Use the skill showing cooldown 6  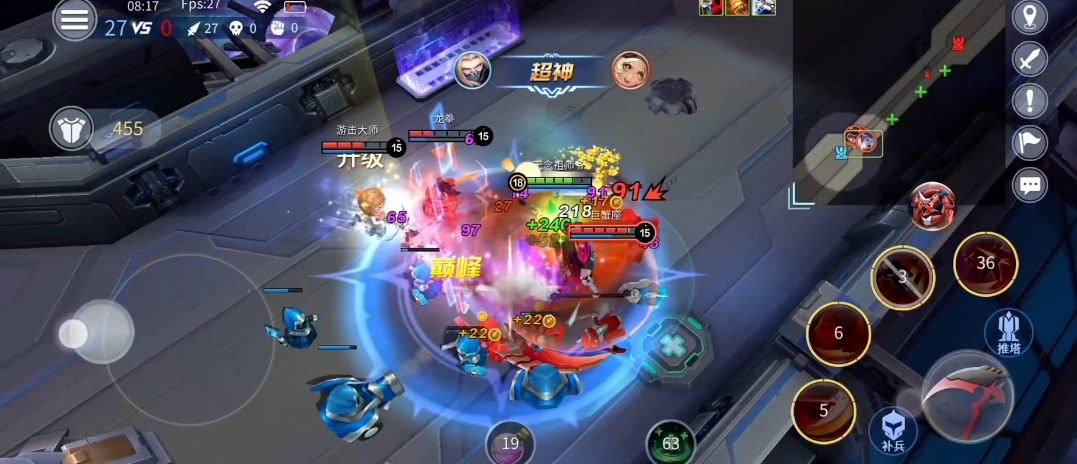click(838, 334)
